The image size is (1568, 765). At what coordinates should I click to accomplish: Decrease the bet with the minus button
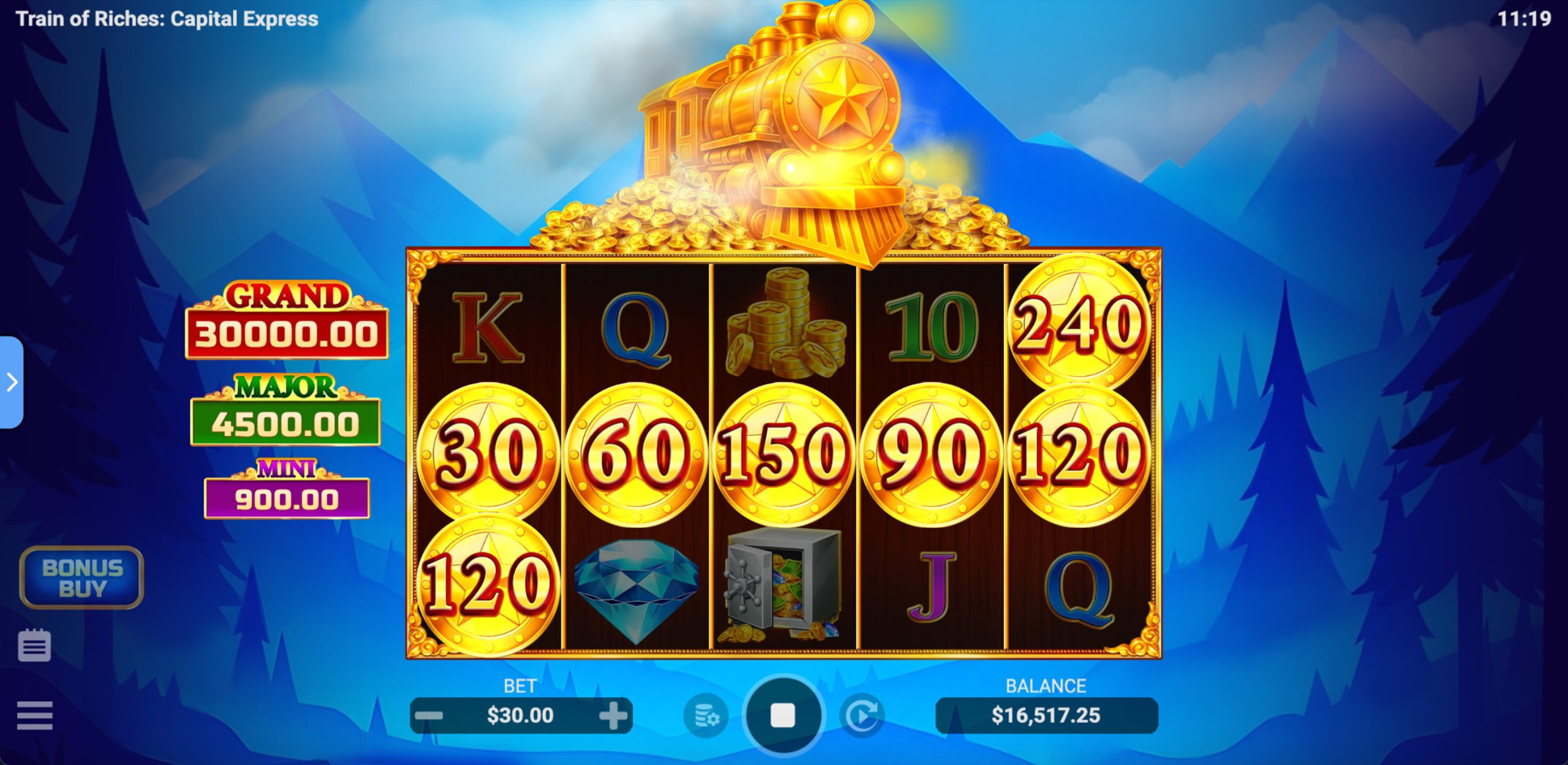(429, 715)
